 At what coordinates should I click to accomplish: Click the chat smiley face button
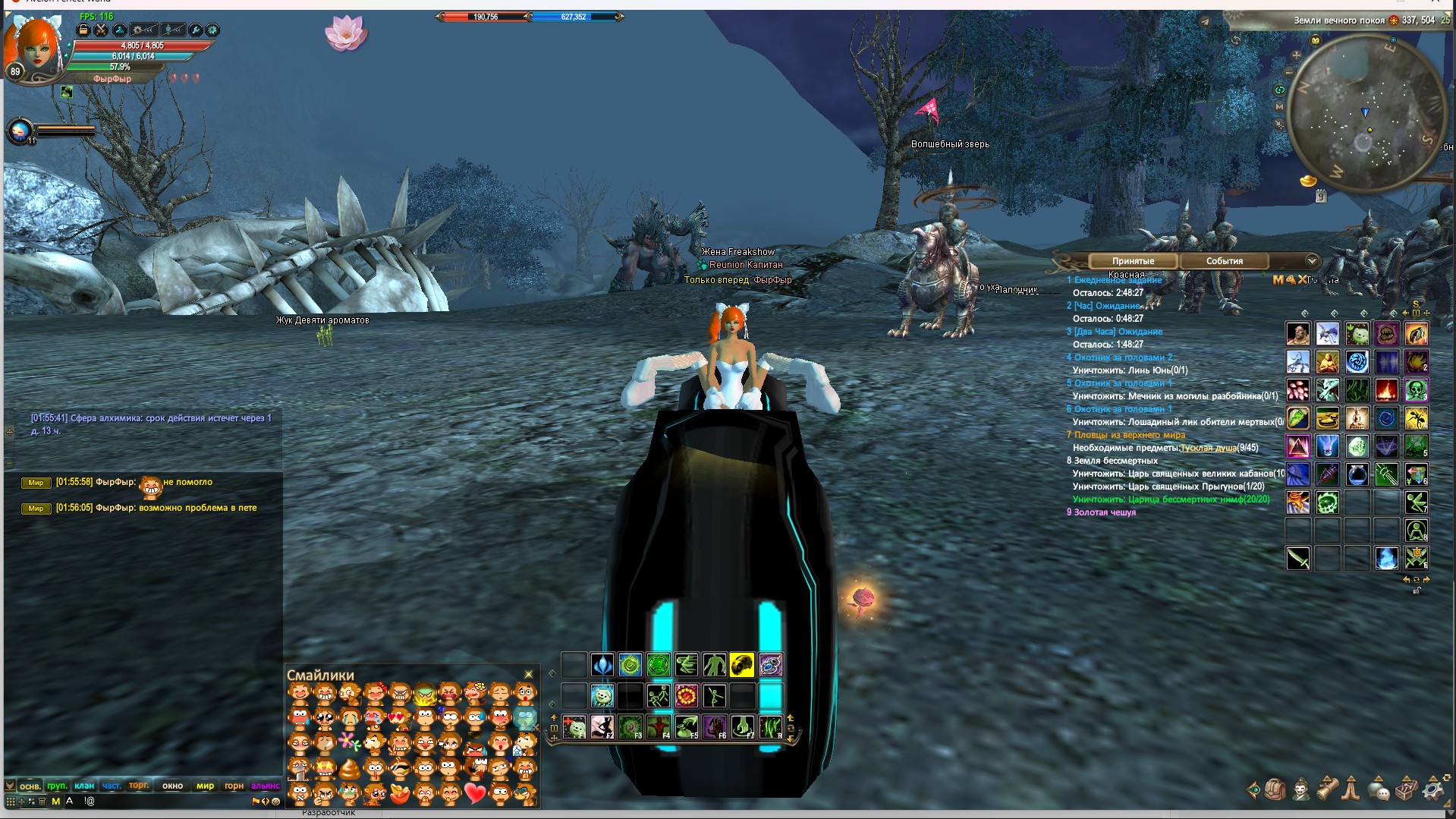point(275,802)
